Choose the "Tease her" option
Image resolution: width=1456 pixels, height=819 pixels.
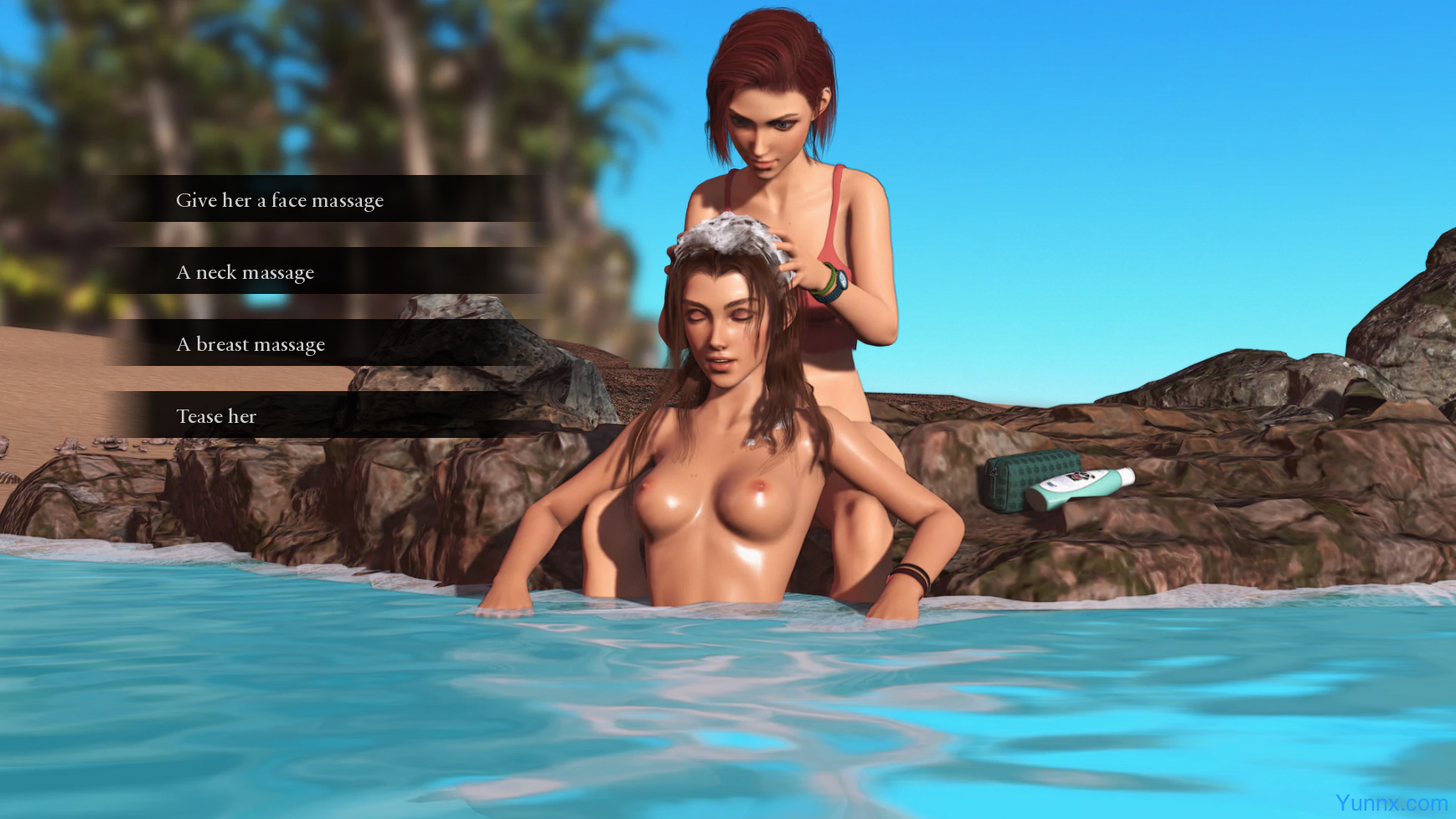pos(216,415)
